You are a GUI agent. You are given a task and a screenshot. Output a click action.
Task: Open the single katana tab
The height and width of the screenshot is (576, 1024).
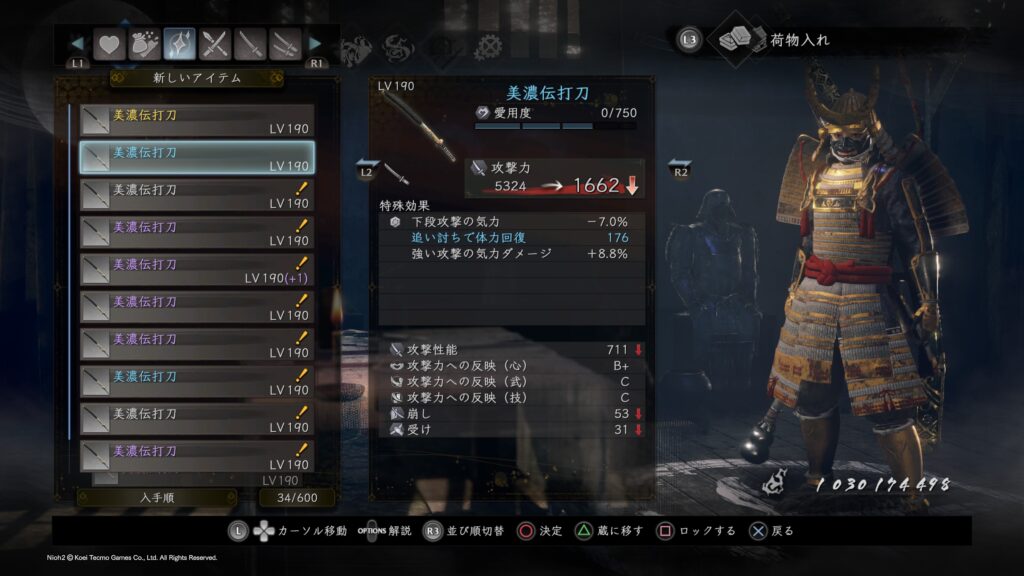(x=251, y=44)
